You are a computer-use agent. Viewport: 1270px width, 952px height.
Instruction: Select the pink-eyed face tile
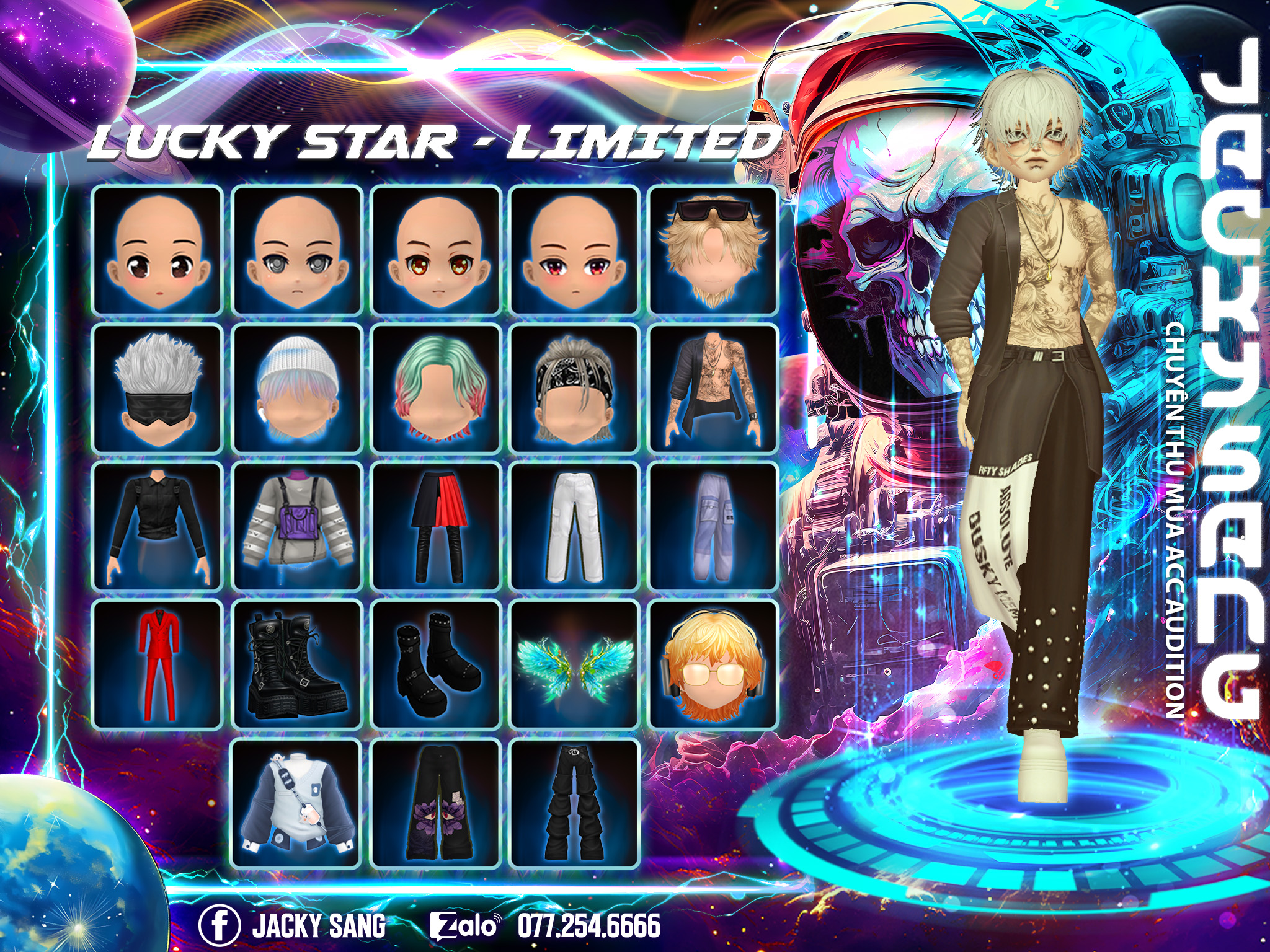coord(574,250)
